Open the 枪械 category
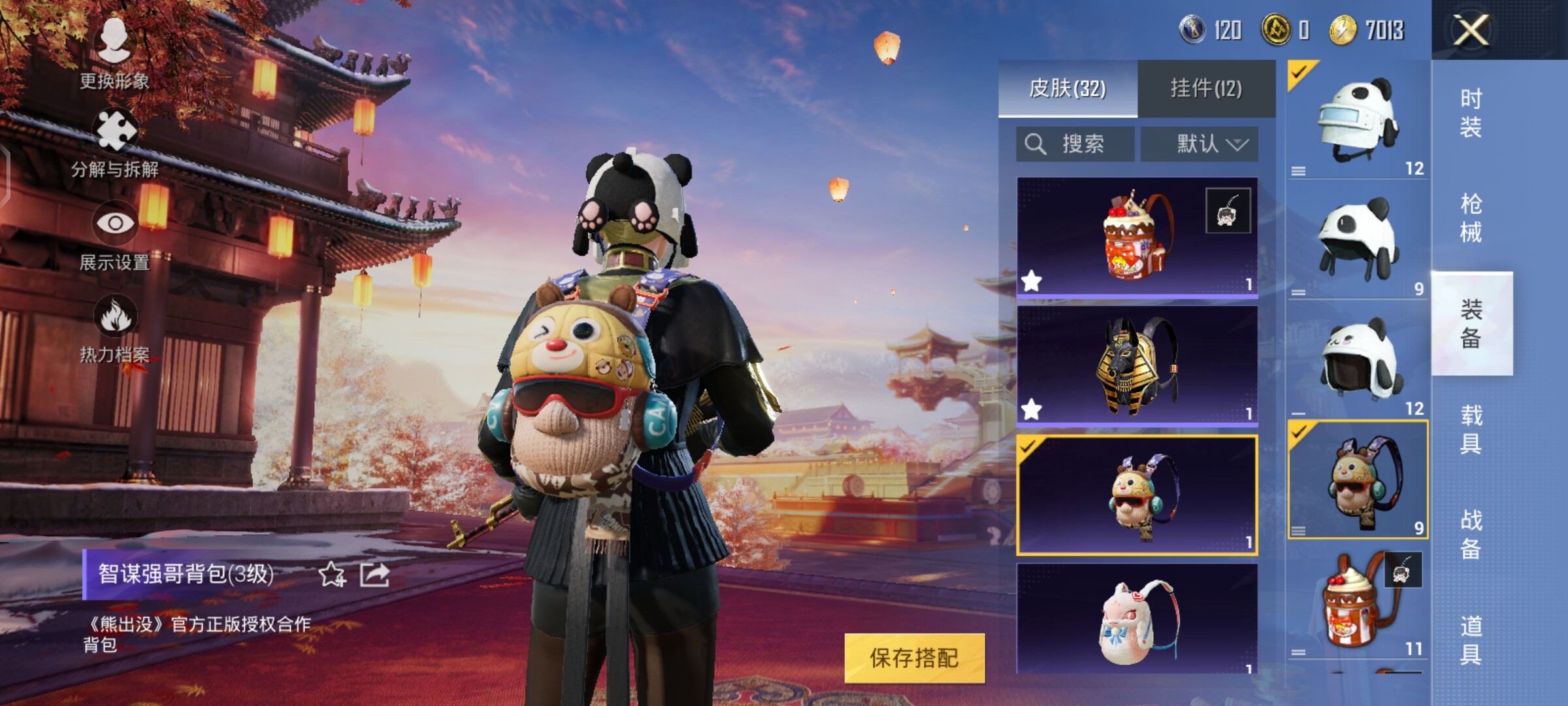1568x706 pixels. click(1471, 218)
